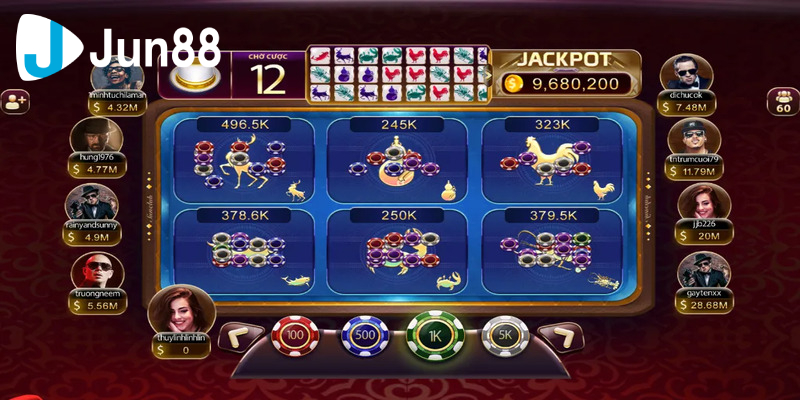Show more chips with right arrow
Image resolution: width=800 pixels, height=400 pixels.
[565, 337]
